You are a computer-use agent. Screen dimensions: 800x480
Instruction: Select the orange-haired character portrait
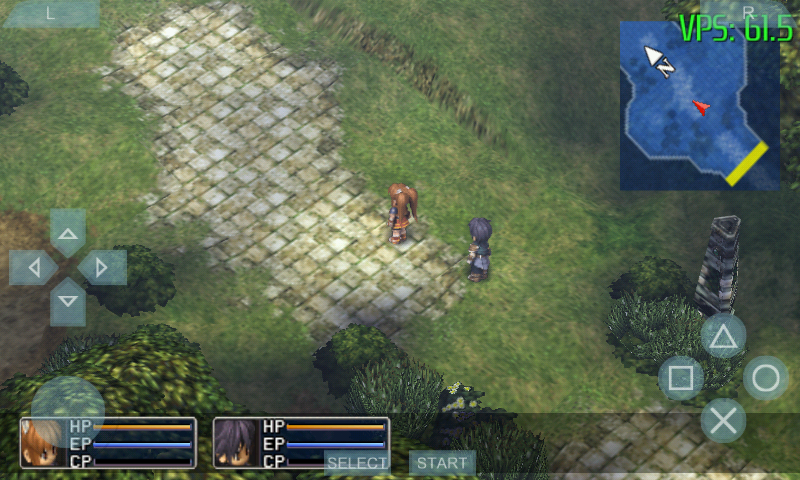44,443
